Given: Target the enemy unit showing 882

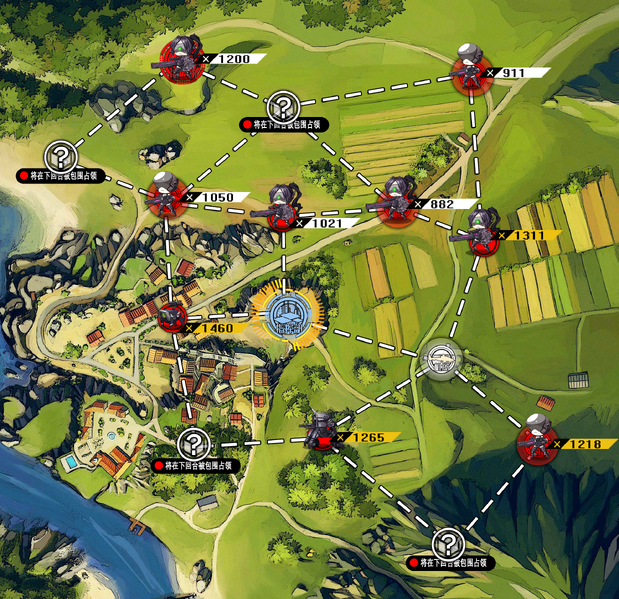Looking at the screenshot, I should click(403, 197).
